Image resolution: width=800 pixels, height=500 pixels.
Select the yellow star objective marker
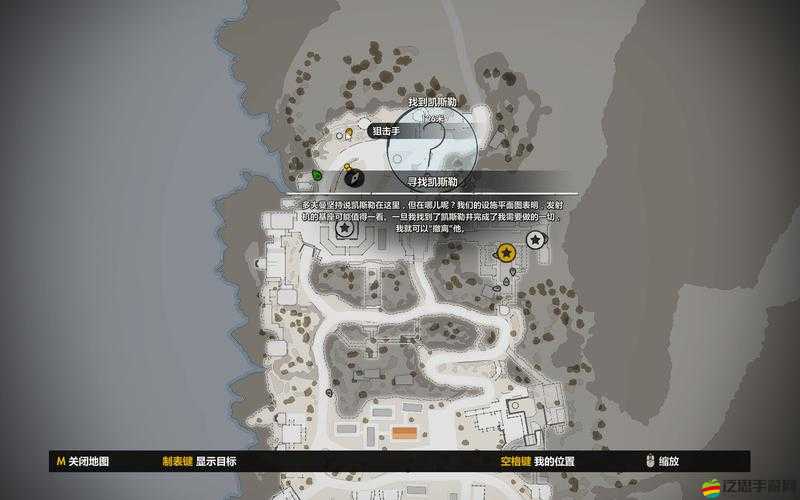coord(506,252)
